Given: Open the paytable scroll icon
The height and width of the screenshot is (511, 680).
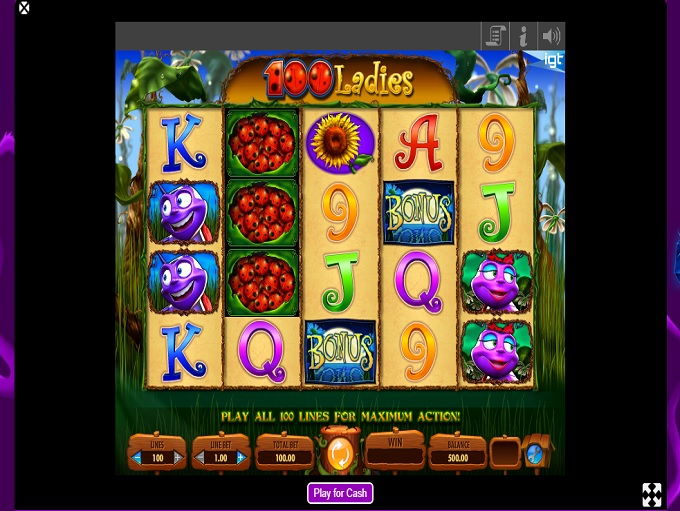Looking at the screenshot, I should click(x=495, y=37).
